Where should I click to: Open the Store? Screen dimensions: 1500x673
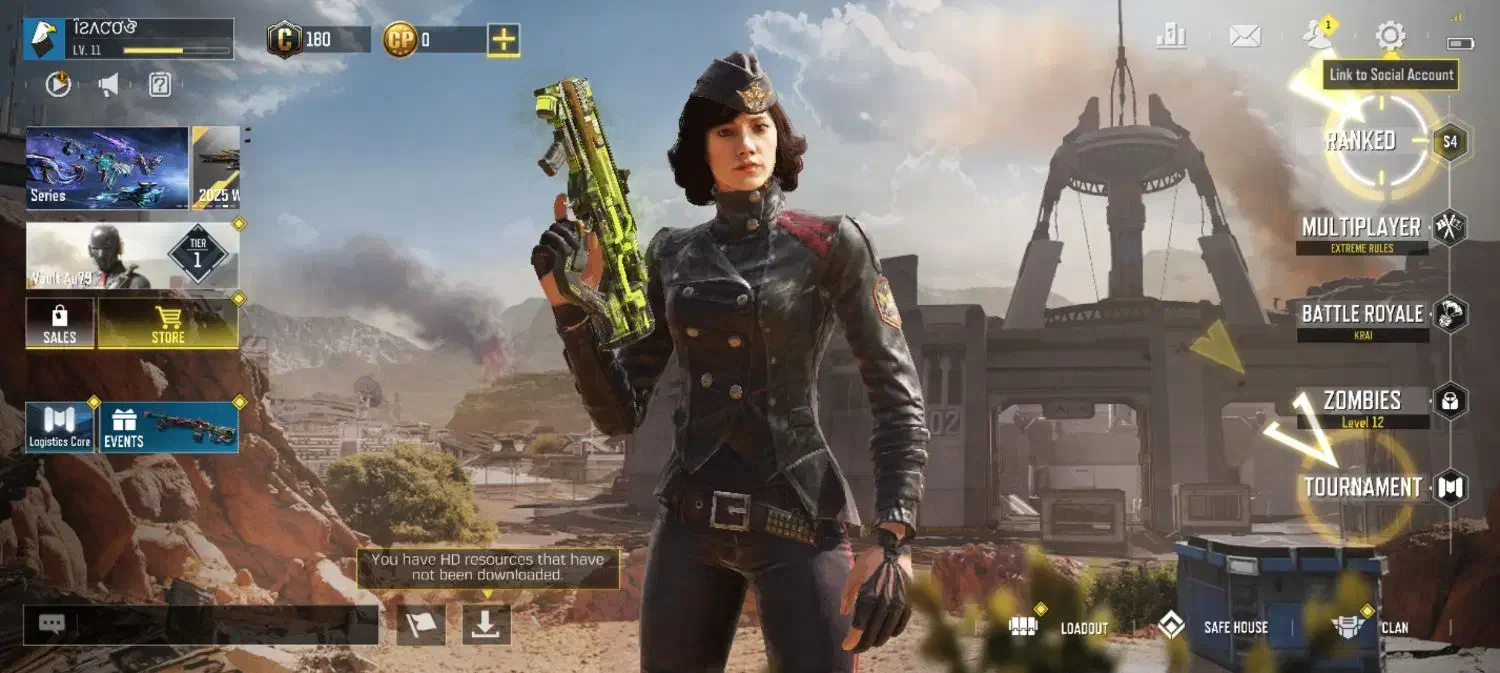click(x=168, y=324)
